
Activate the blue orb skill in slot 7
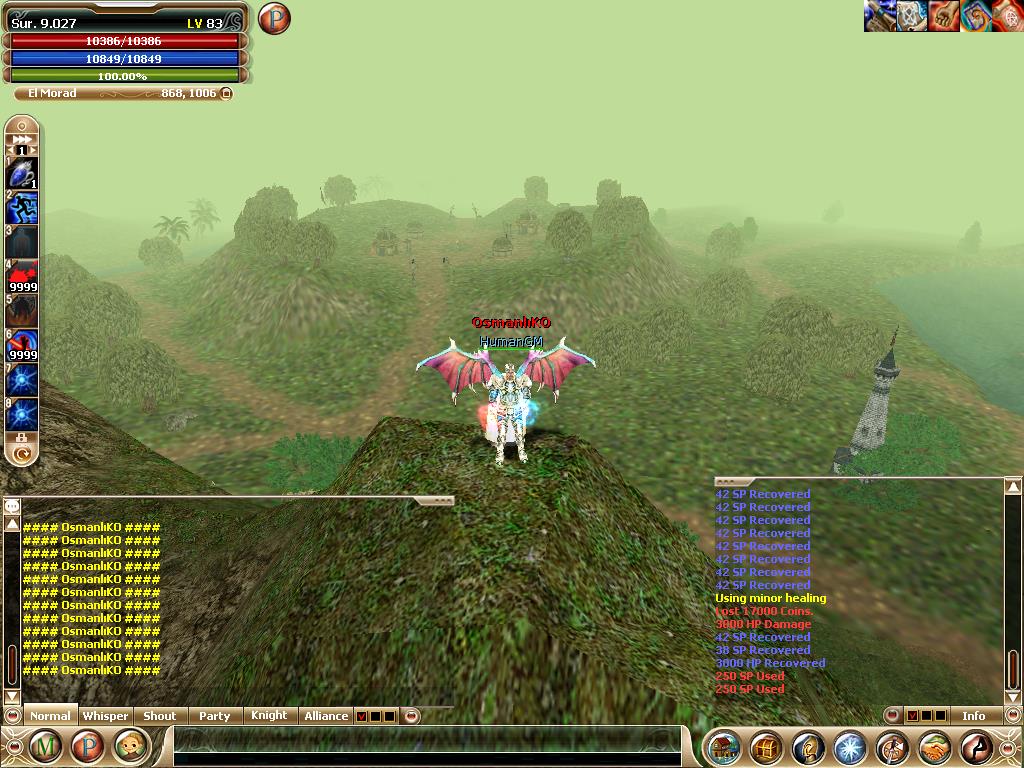pyautogui.click(x=22, y=380)
